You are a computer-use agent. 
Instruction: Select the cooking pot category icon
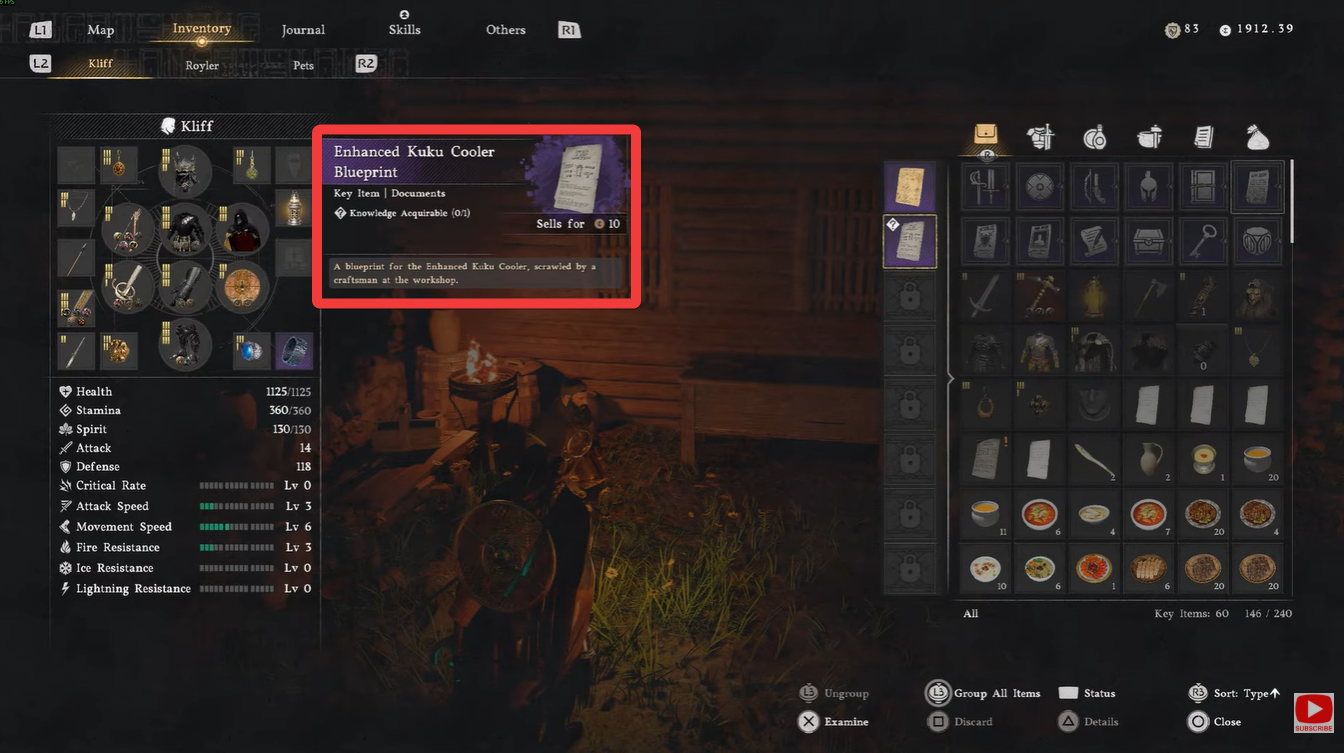(1148, 137)
